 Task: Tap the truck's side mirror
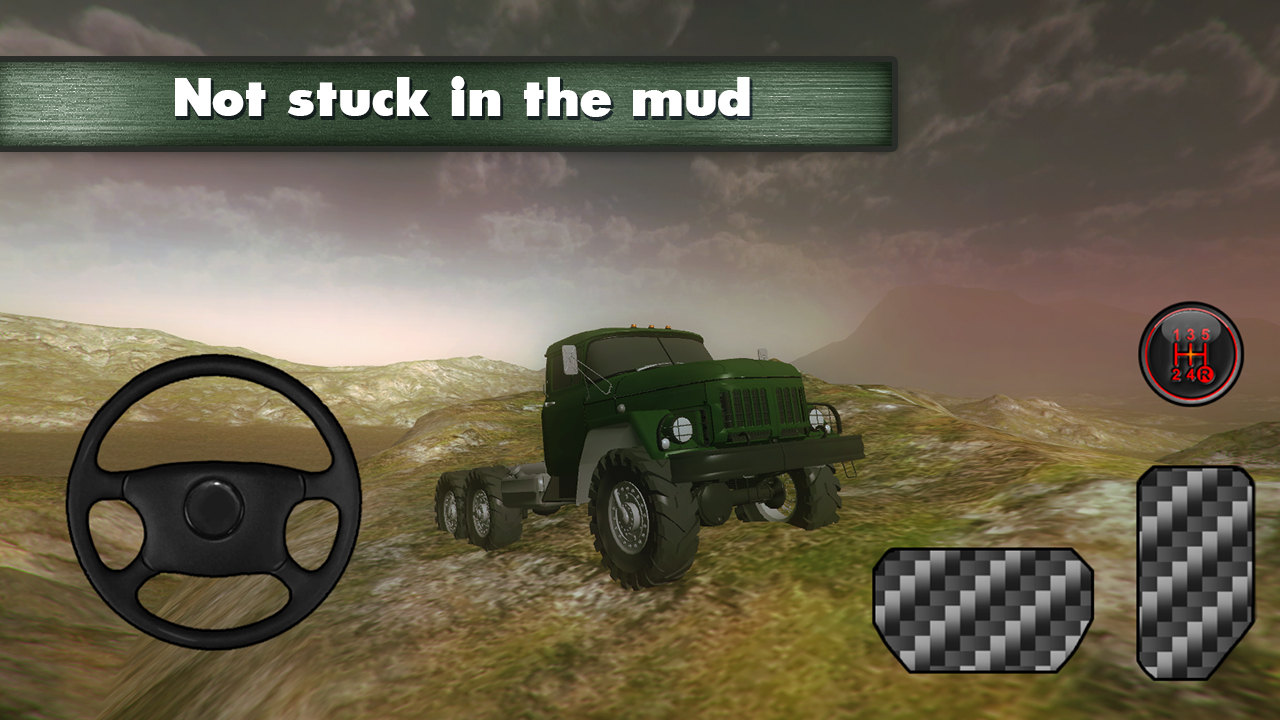(570, 360)
